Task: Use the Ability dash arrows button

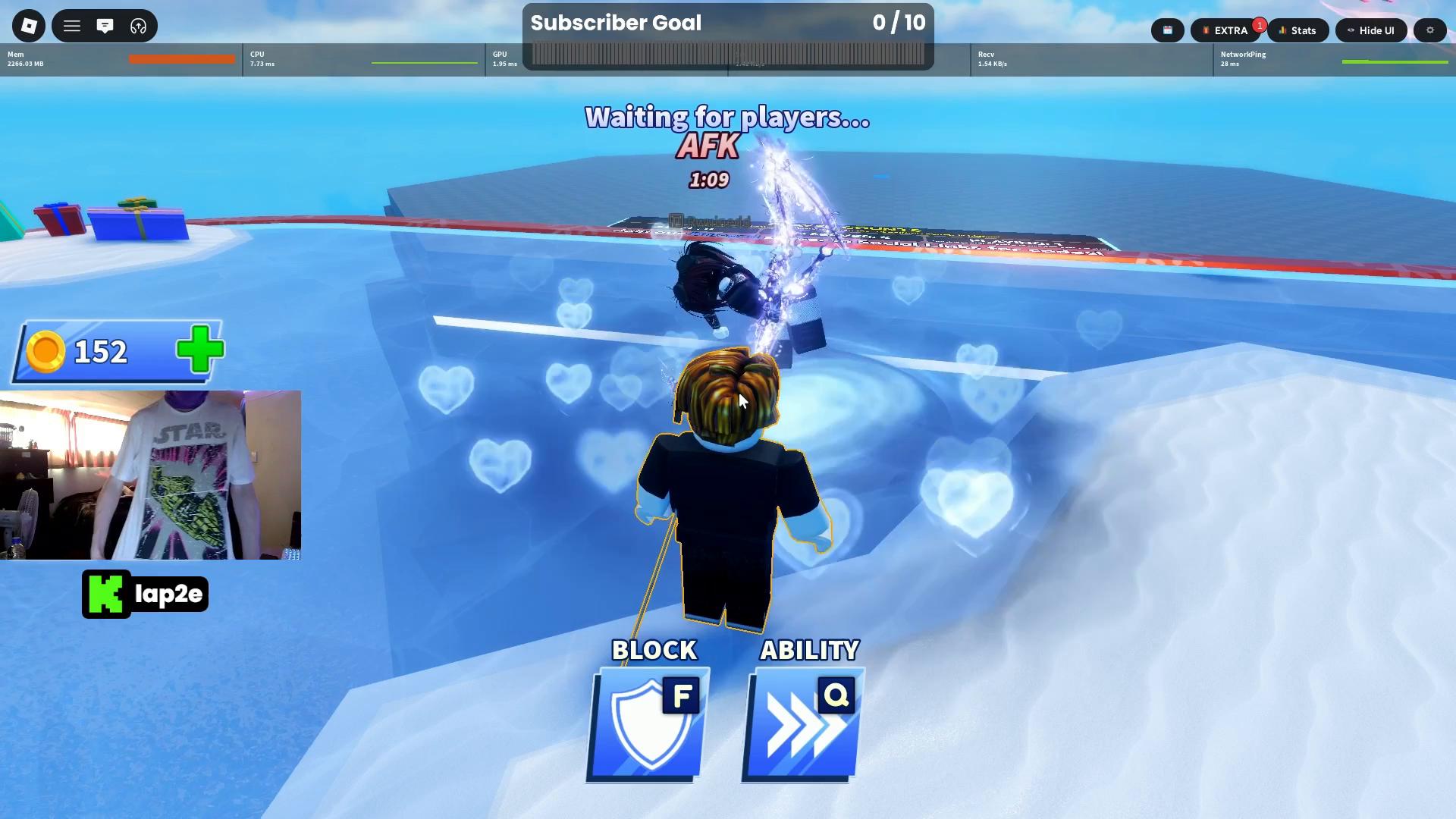Action: [x=804, y=724]
